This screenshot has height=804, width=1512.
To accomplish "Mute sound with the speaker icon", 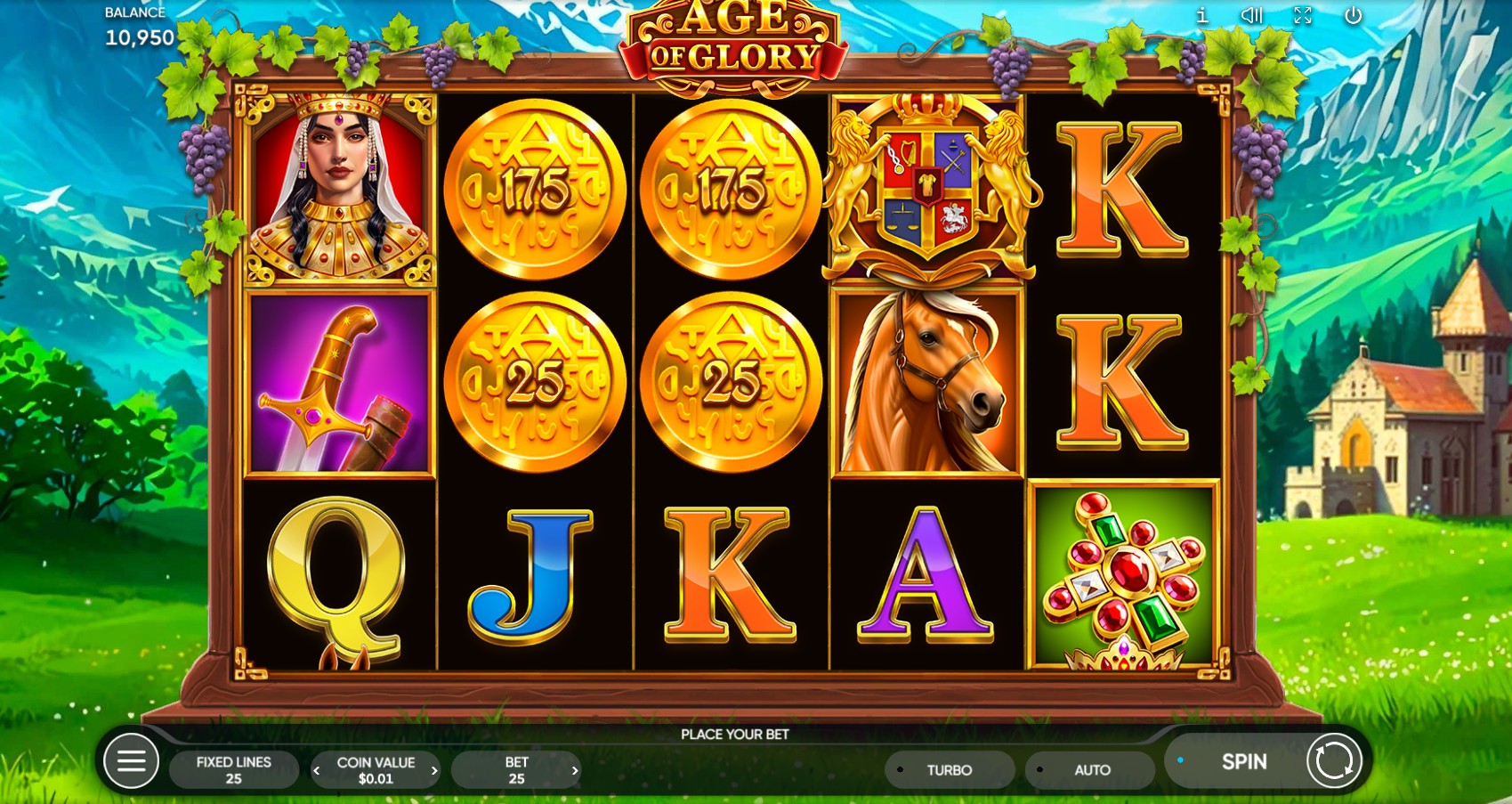I will click(1252, 15).
